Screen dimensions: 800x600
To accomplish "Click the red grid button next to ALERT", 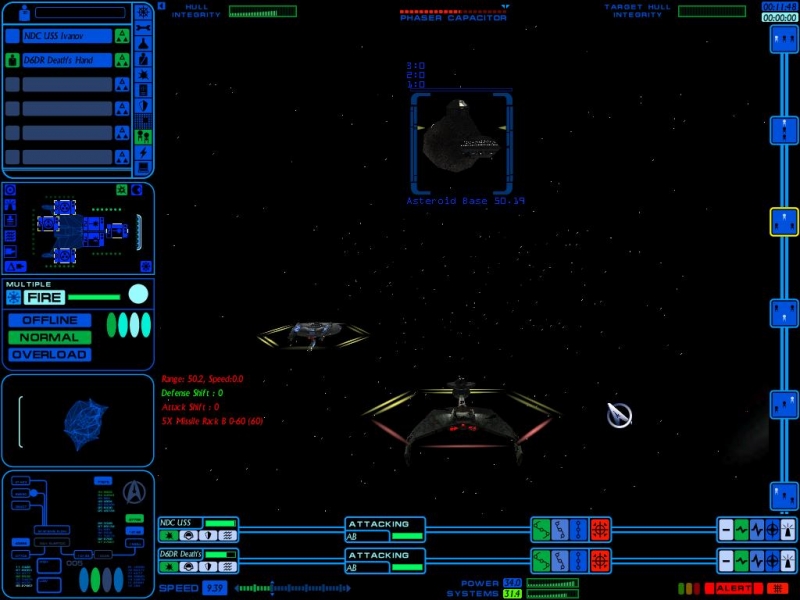I will coord(777,588).
